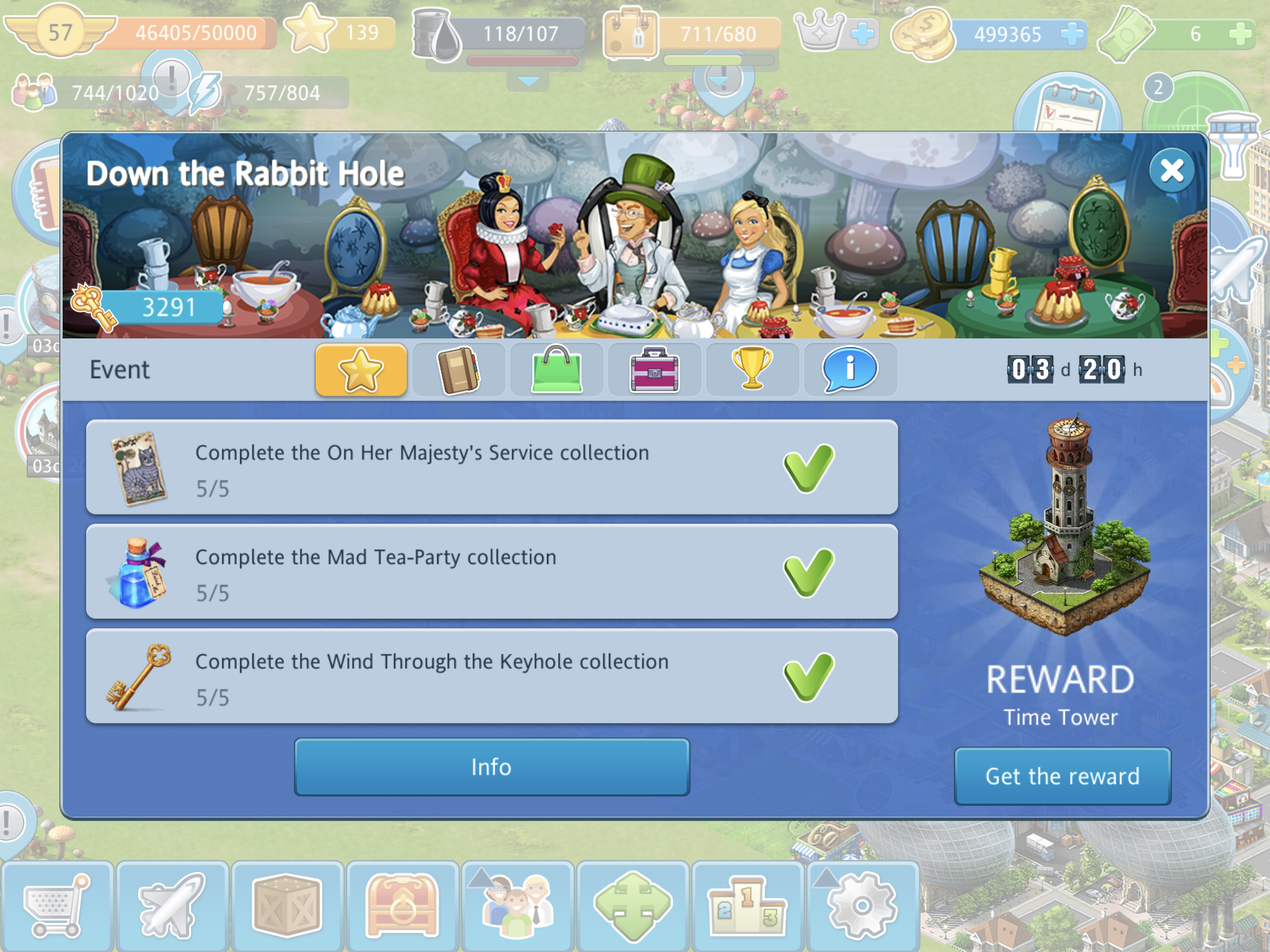Claim the Time Tower with Get the reward
Screen dimensions: 1270x952
click(1062, 776)
